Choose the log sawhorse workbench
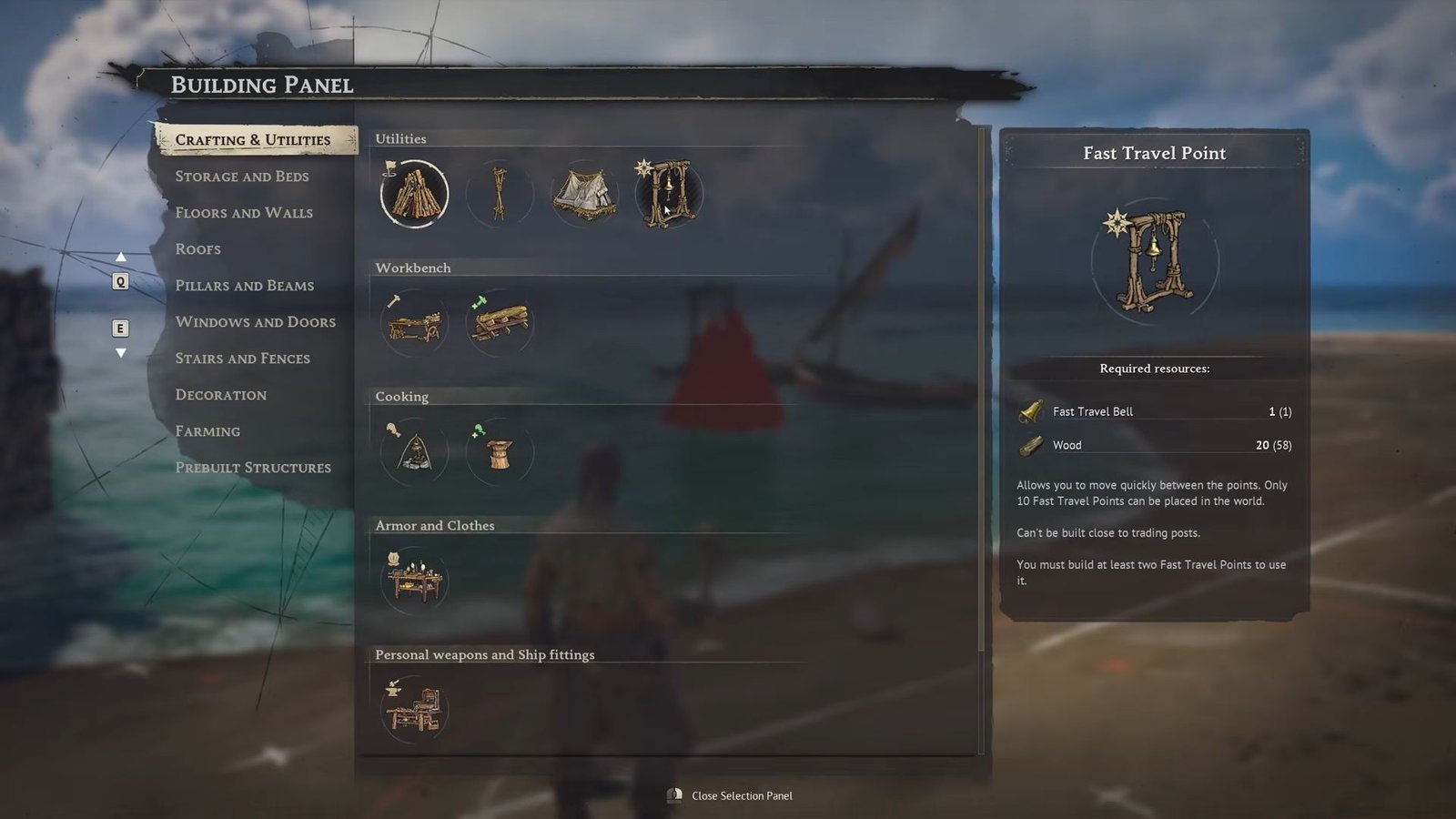Viewport: 1456px width, 819px height. click(499, 323)
